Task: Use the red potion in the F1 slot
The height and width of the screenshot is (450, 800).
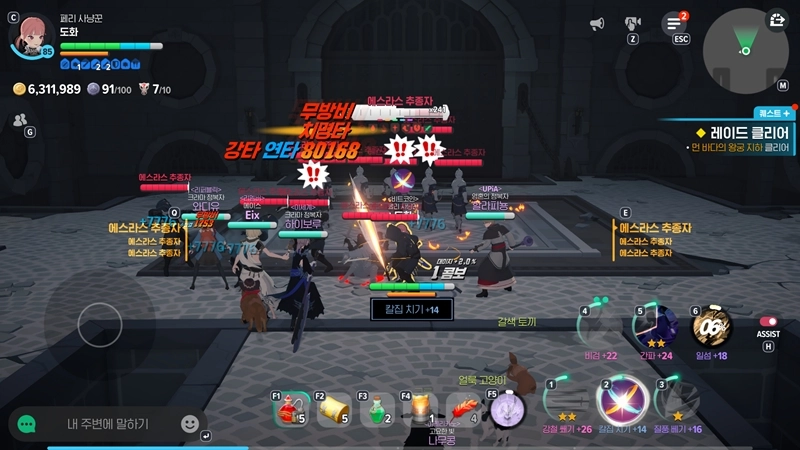Action: [x=290, y=408]
